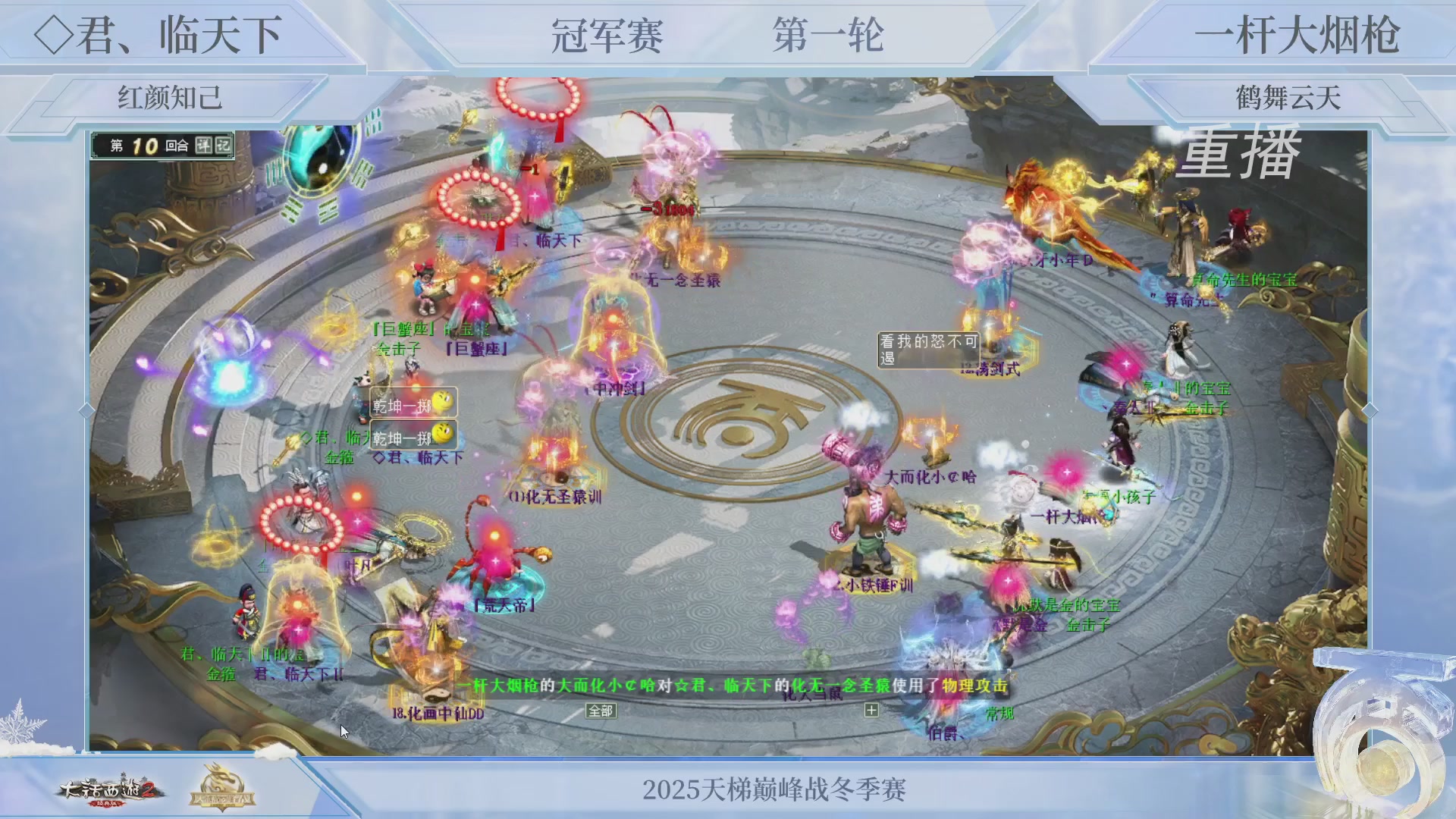Select the 详 battle detail icon
This screenshot has width=1456, height=819.
coord(206,146)
